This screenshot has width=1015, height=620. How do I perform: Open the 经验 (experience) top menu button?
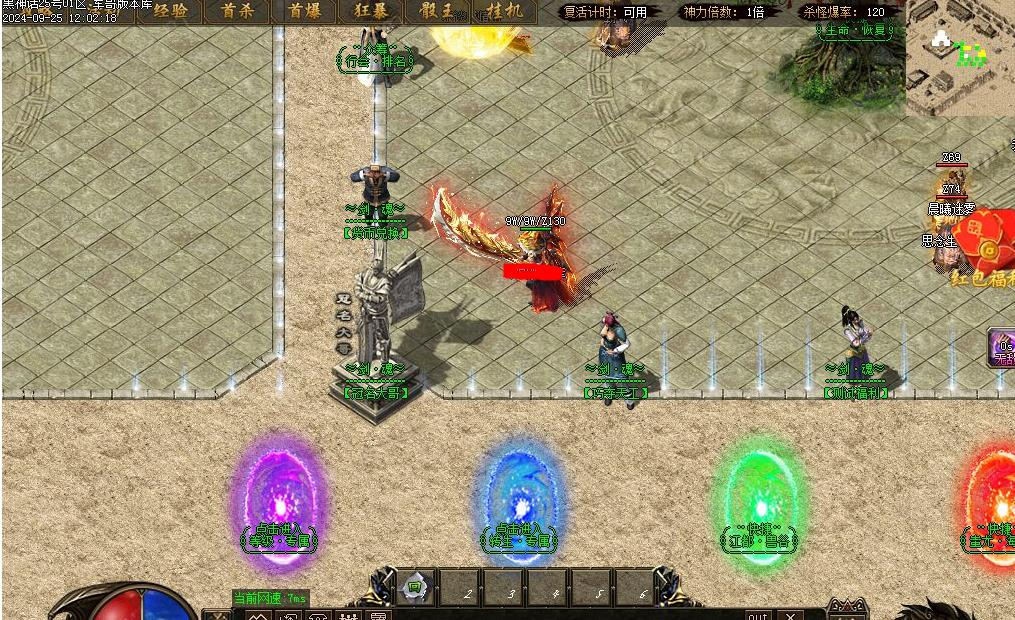point(169,12)
